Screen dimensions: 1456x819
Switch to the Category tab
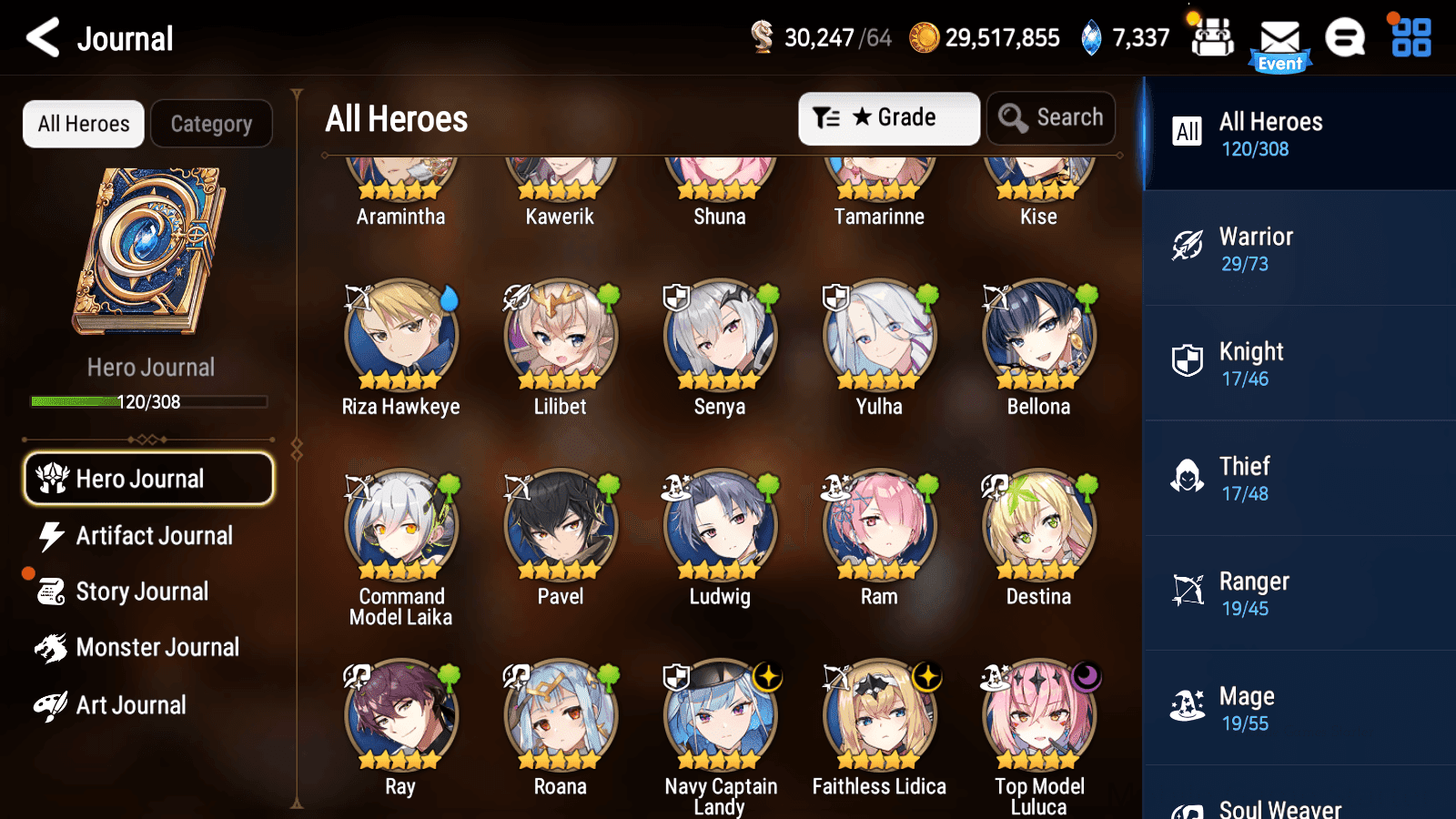212,124
